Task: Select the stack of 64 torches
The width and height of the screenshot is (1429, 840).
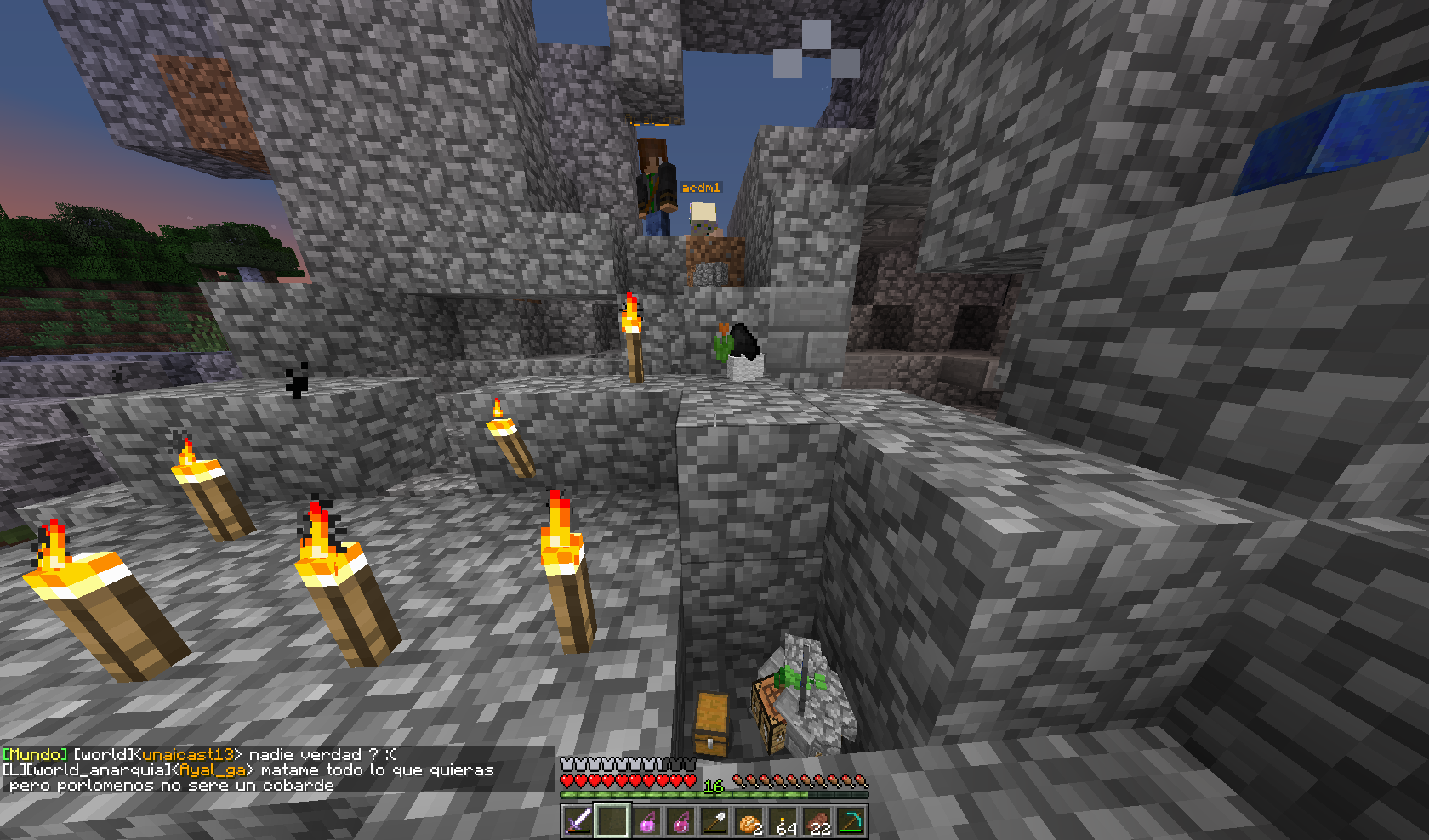Action: coord(783,821)
